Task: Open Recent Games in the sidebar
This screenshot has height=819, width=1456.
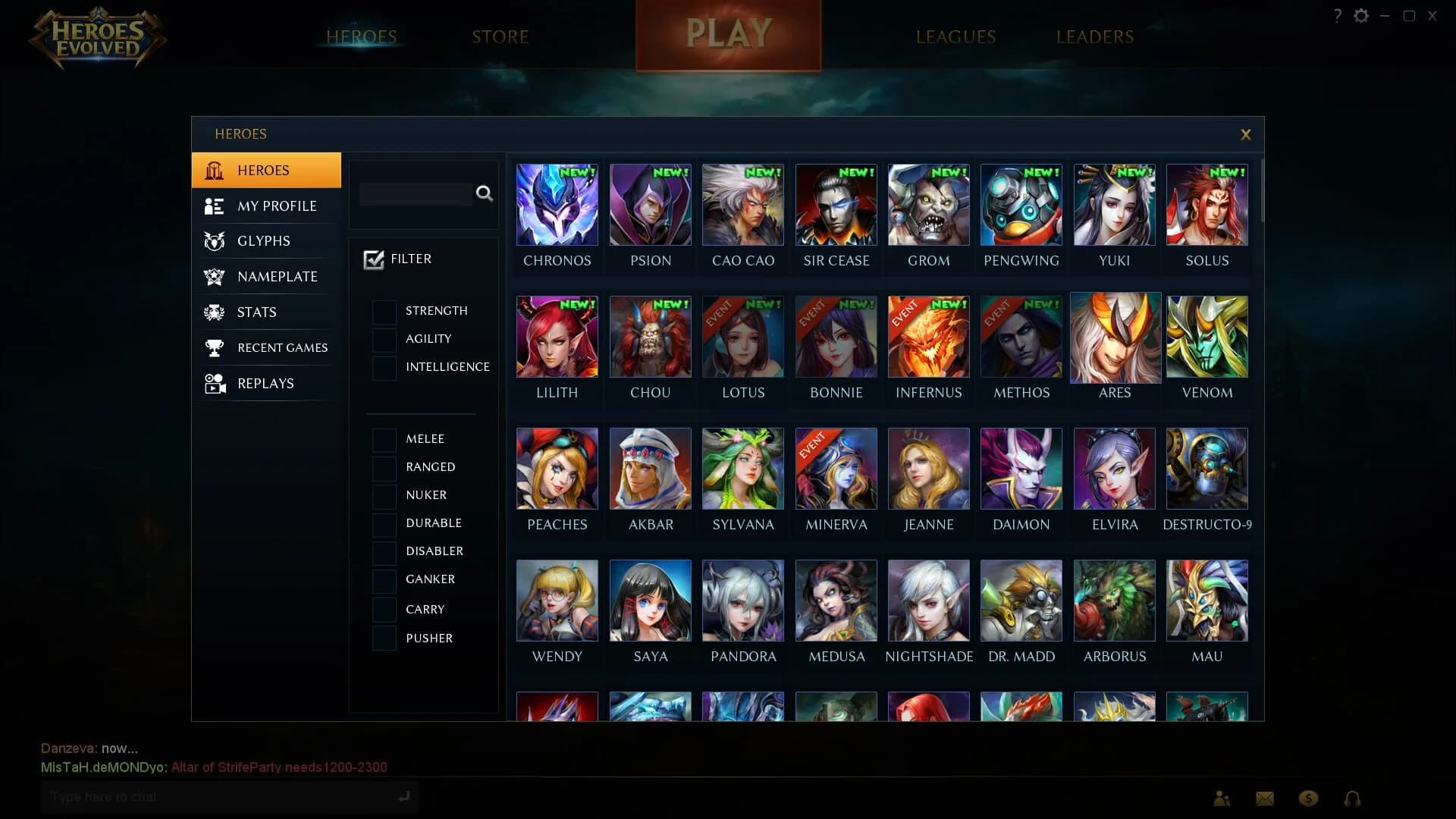Action: pos(282,347)
